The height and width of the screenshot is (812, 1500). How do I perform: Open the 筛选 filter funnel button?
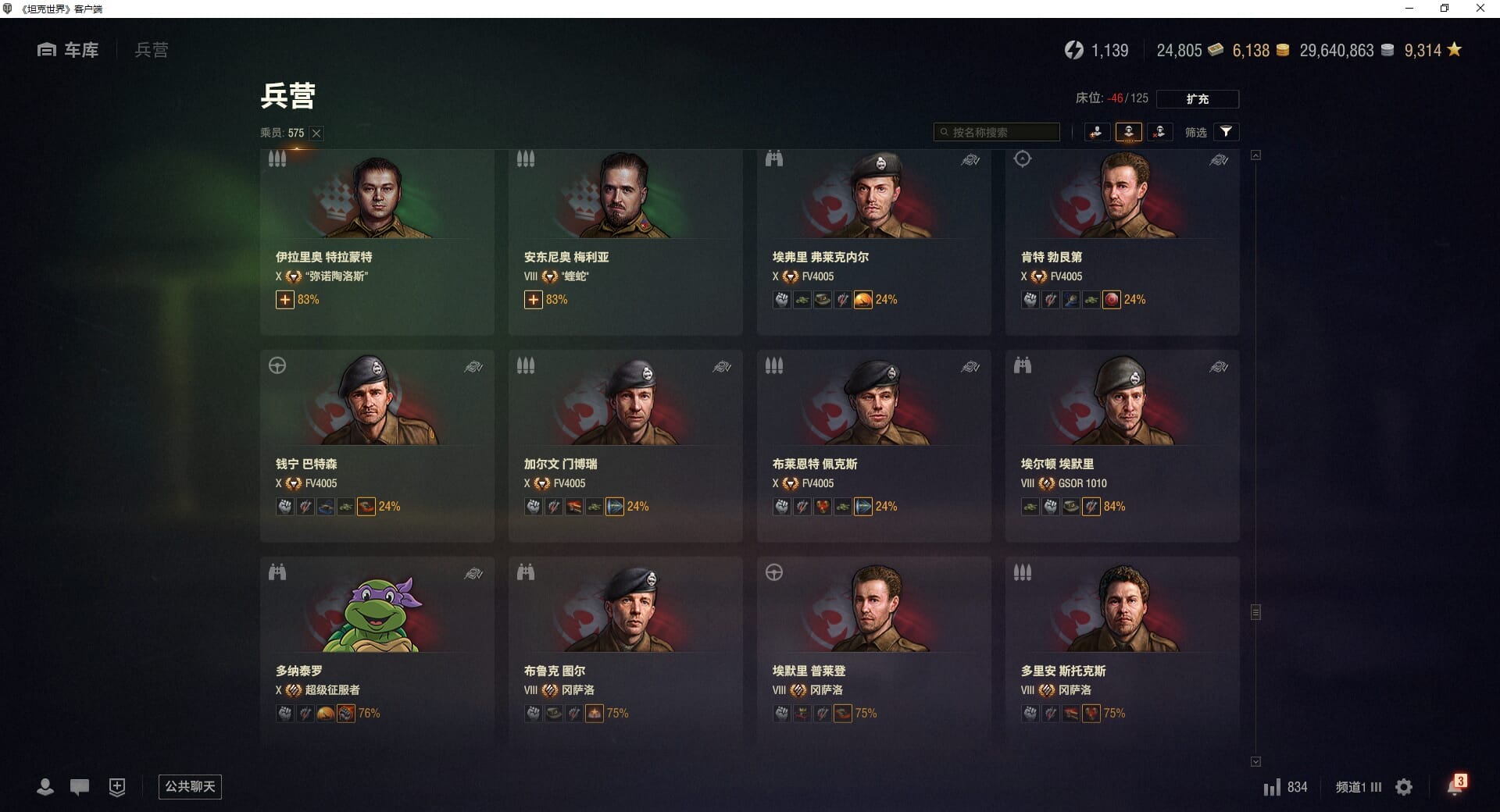pos(1226,132)
